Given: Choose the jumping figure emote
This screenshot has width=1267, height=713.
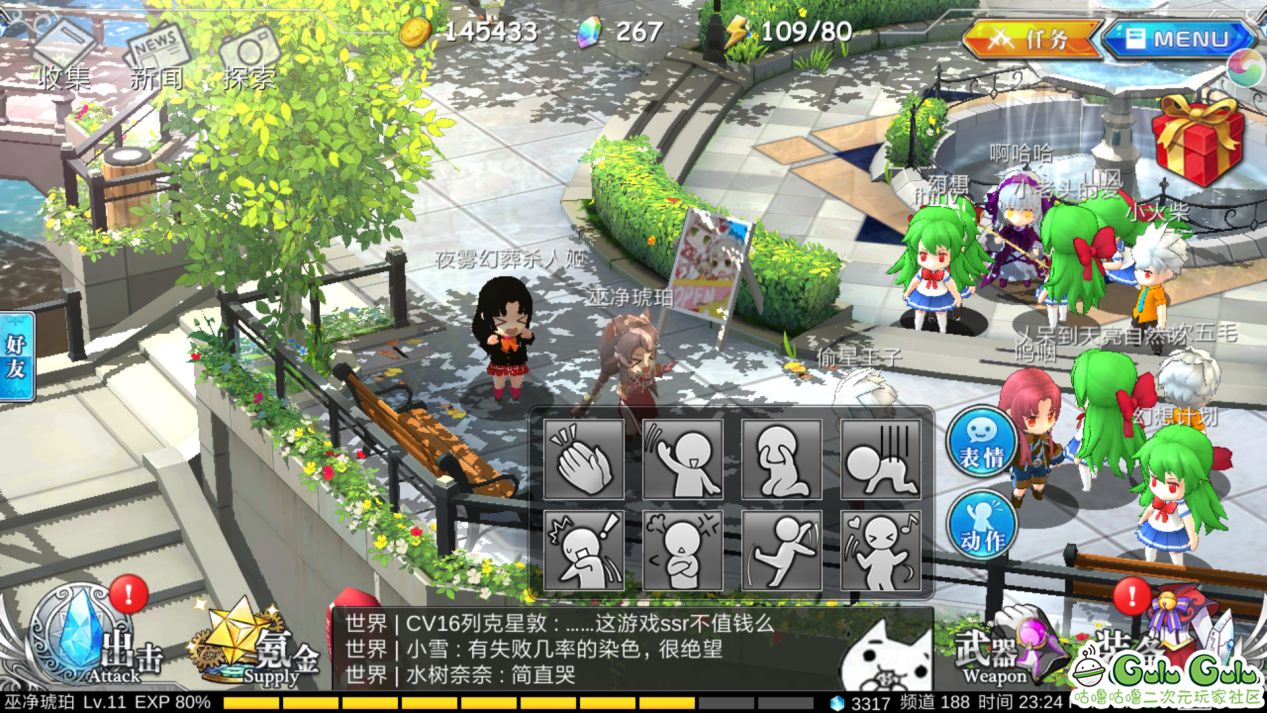Looking at the screenshot, I should click(x=782, y=550).
